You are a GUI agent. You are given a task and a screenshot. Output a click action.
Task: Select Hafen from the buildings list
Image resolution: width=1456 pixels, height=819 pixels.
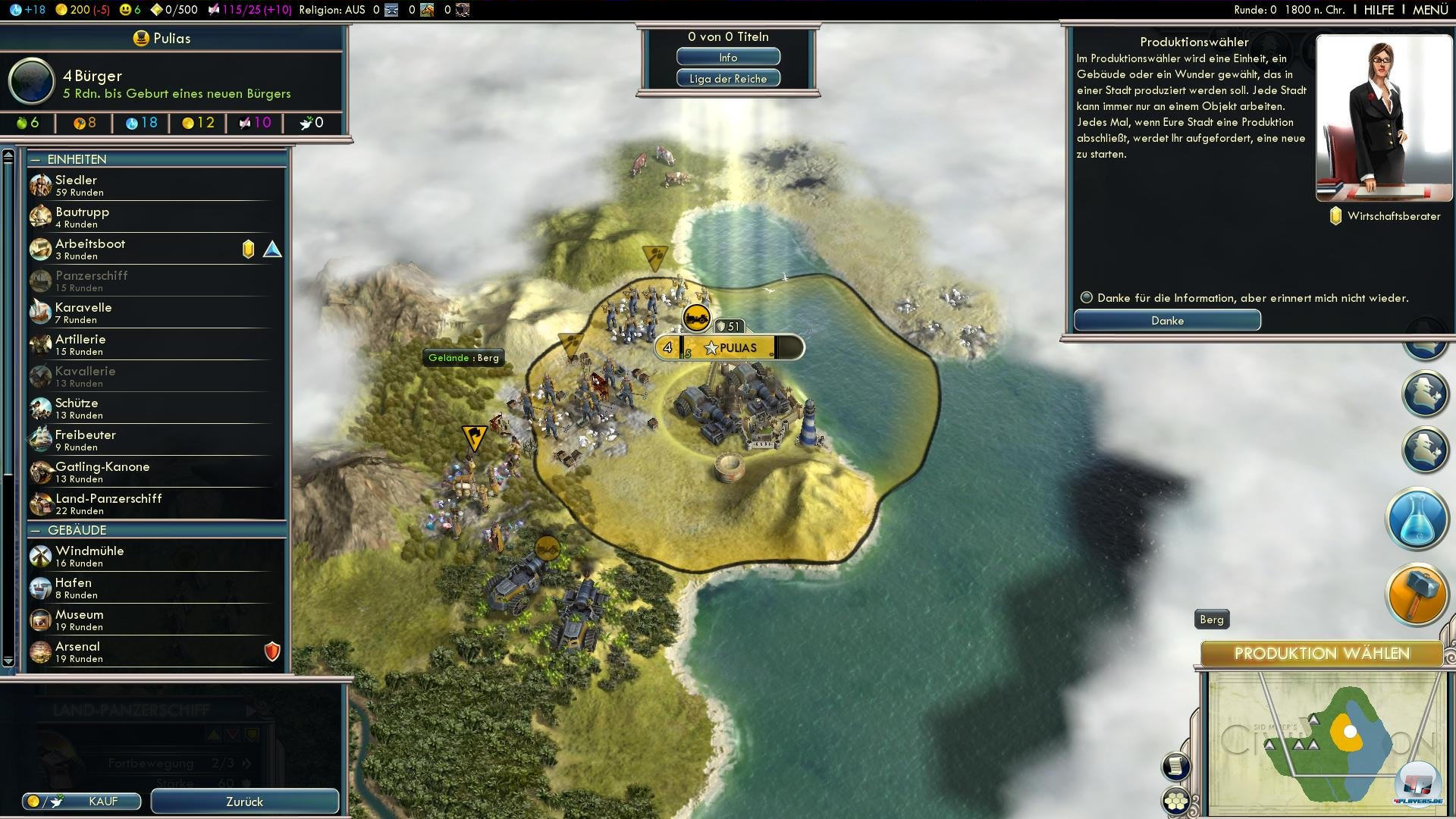coord(152,588)
